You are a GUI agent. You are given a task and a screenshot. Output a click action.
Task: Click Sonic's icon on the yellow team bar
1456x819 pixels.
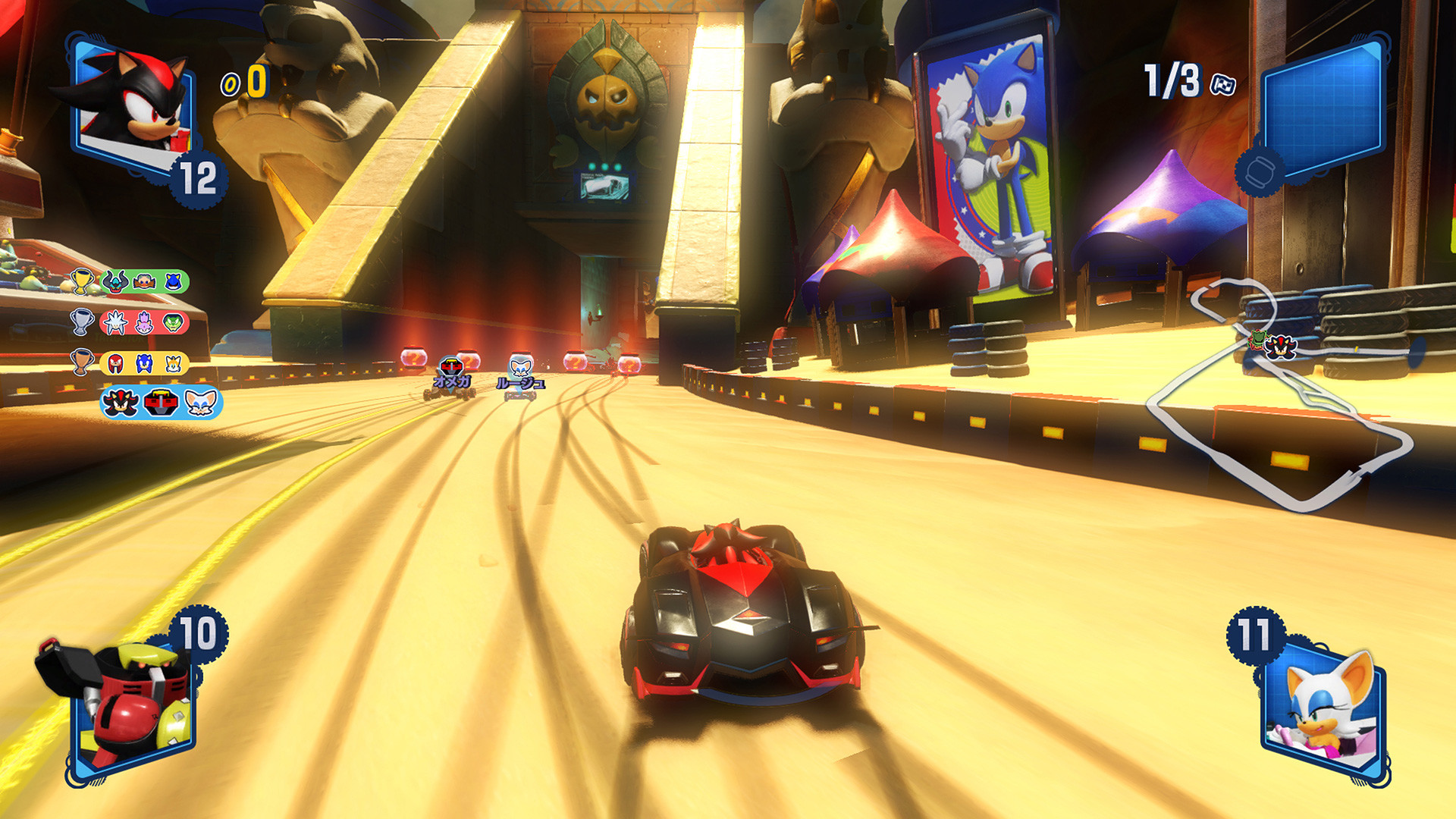(x=143, y=362)
